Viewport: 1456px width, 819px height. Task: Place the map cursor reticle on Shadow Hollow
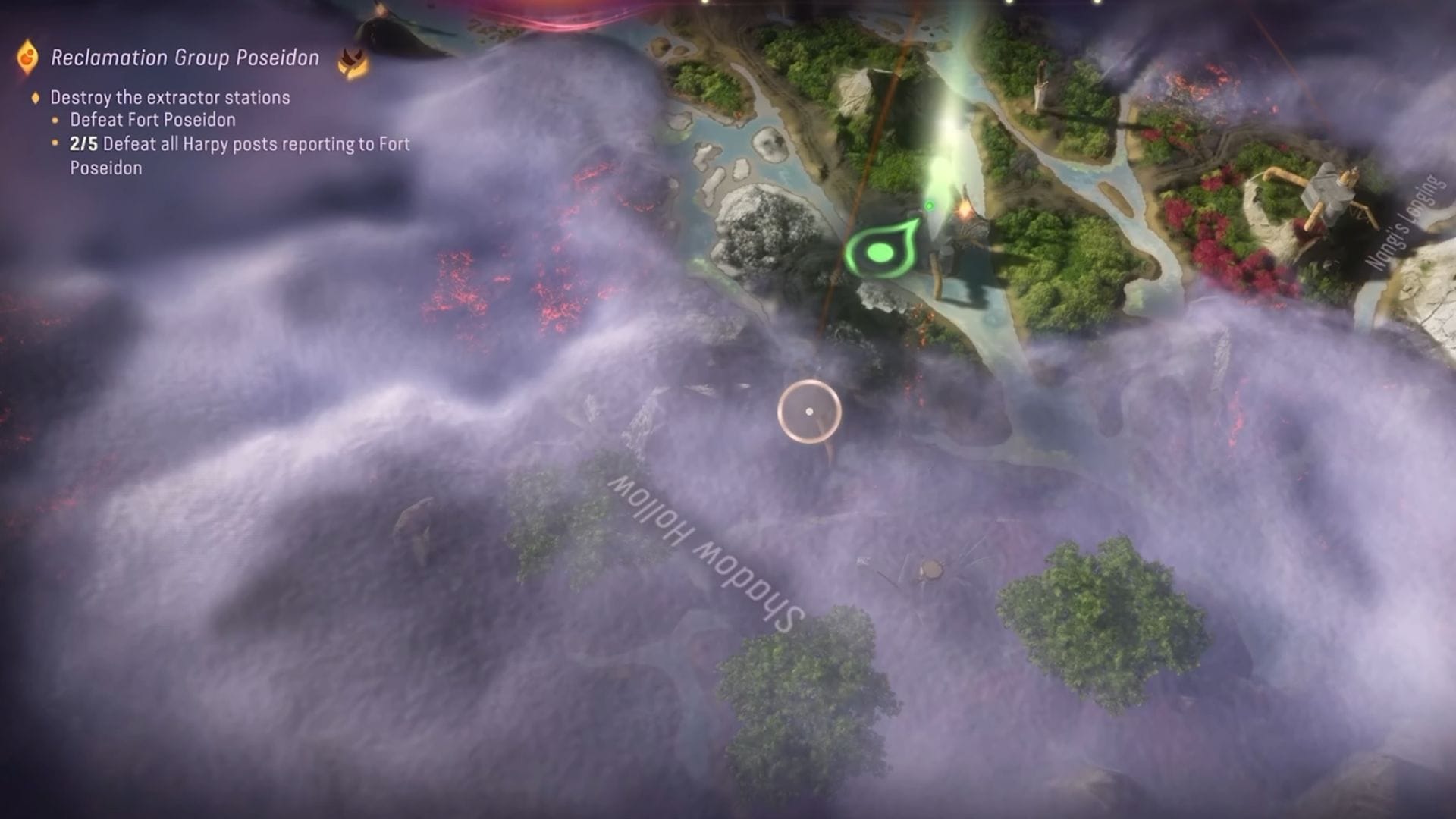point(808,411)
